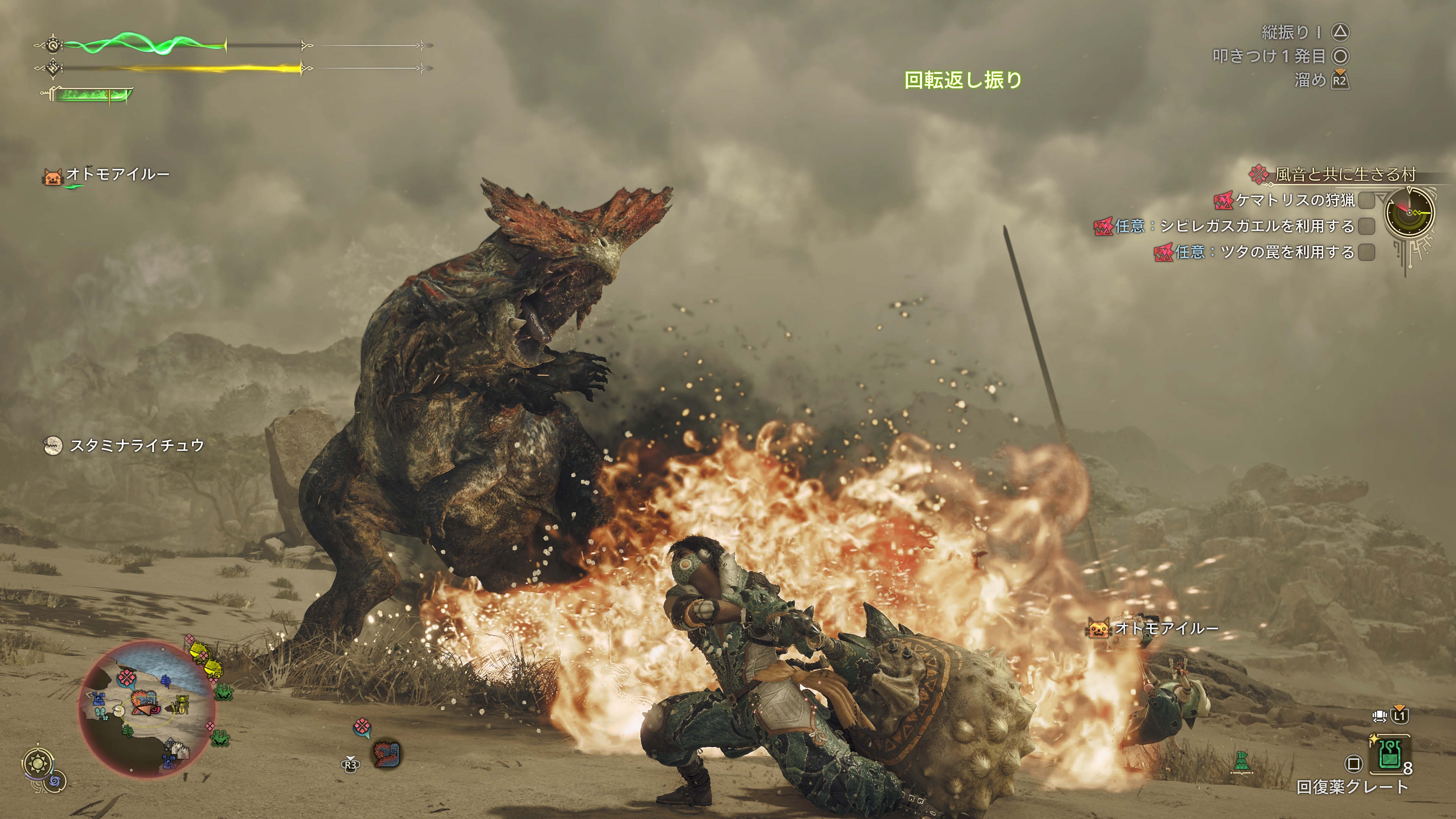
Task: Click the sun time-of-day indicator
Action: click(x=38, y=764)
